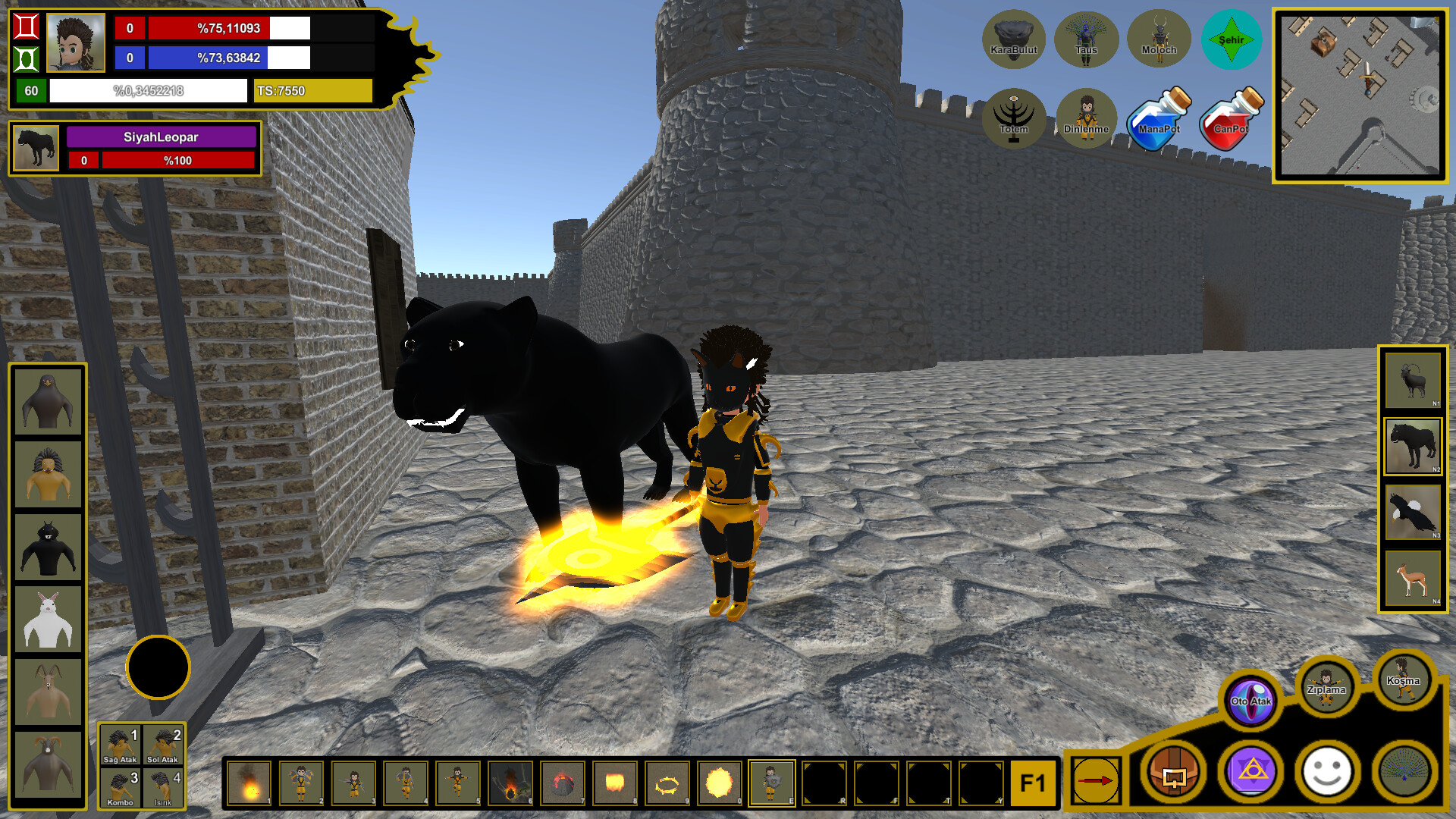The height and width of the screenshot is (819, 1456).
Task: Choose the gazelle in slot N4
Action: 1412,579
